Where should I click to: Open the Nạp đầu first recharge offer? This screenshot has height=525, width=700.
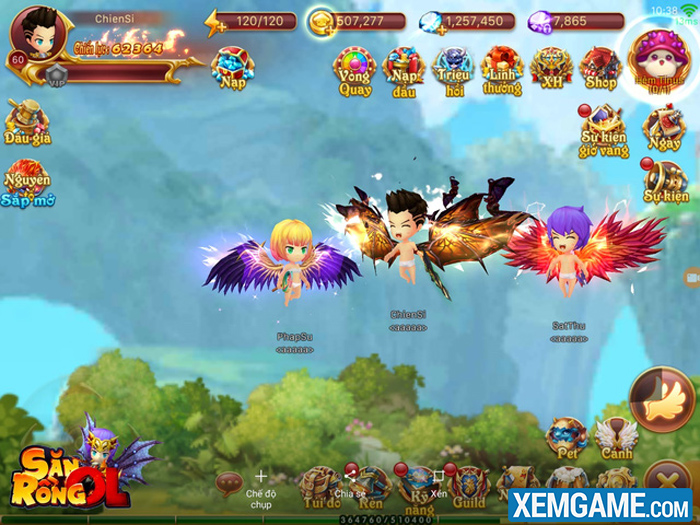pyautogui.click(x=404, y=68)
